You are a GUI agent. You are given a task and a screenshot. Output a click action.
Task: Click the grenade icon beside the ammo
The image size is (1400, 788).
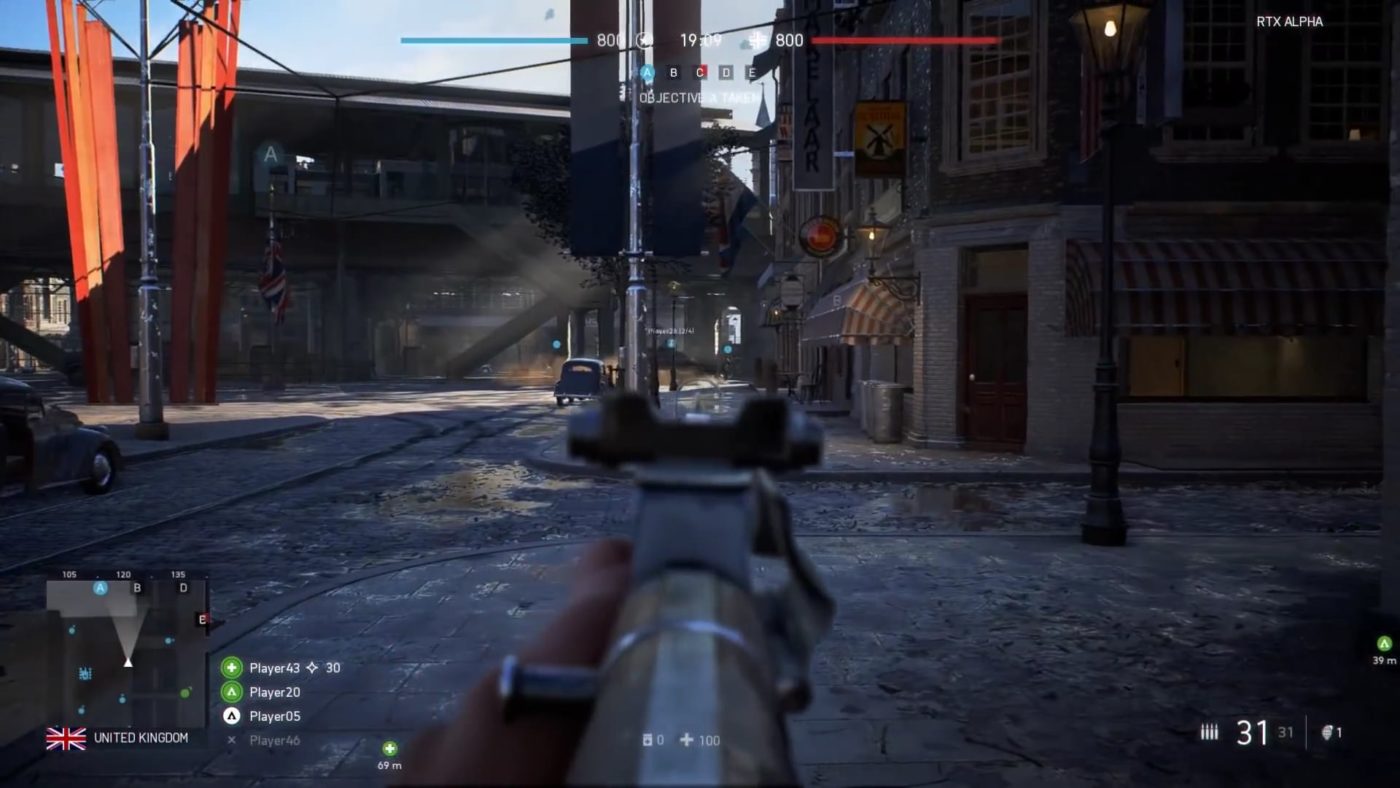click(1330, 732)
